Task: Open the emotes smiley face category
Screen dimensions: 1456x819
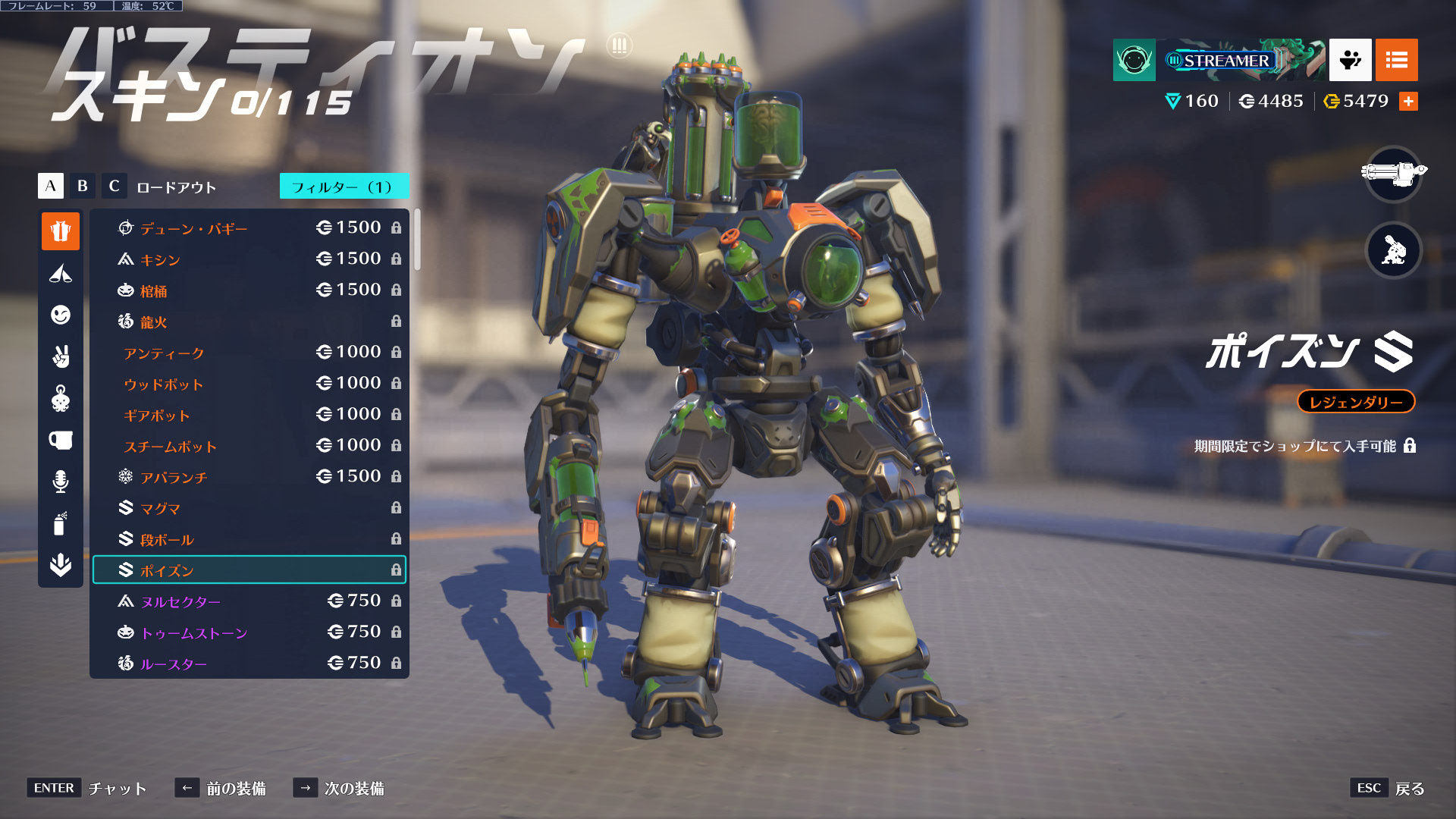Action: 61,315
